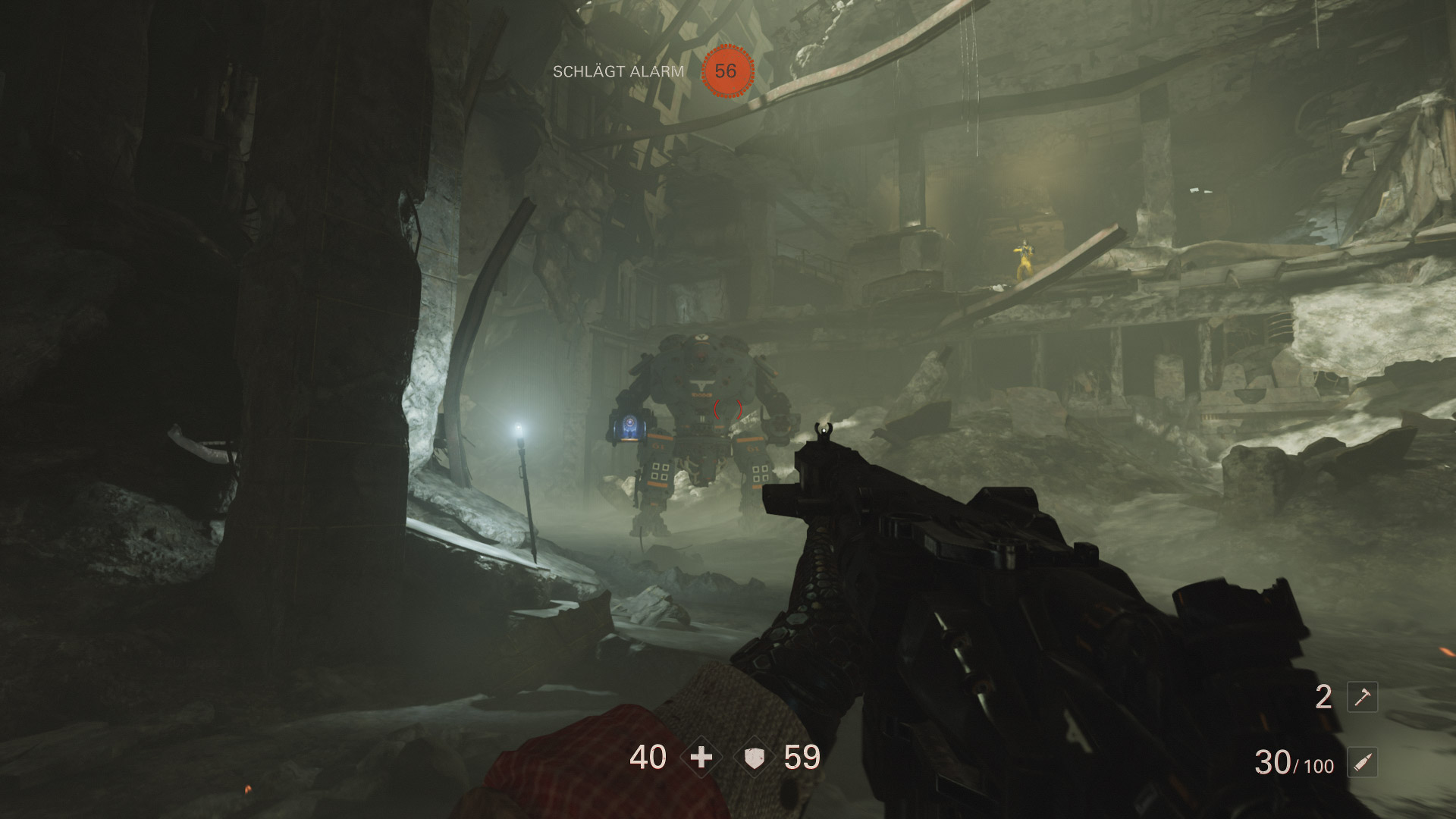Click the armor shield icon

click(754, 758)
